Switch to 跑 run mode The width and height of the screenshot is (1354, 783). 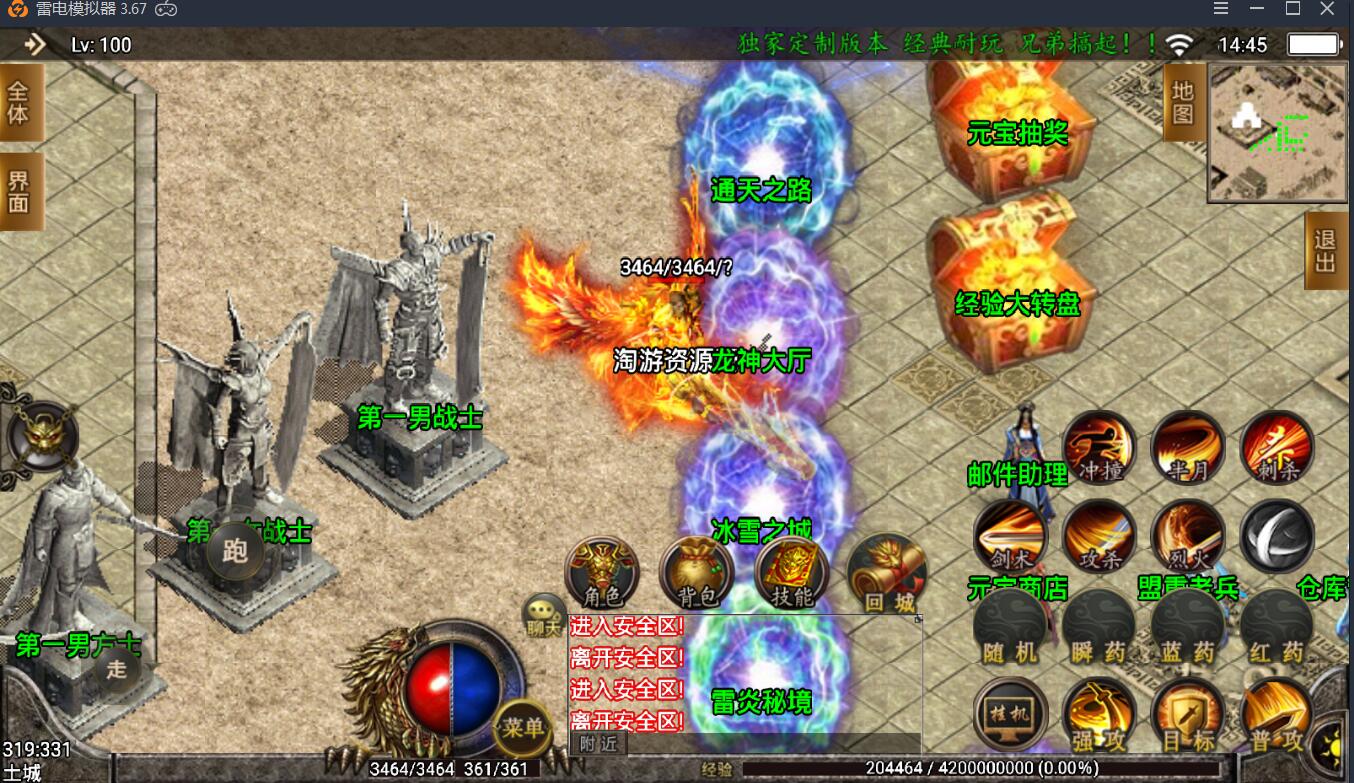point(235,551)
